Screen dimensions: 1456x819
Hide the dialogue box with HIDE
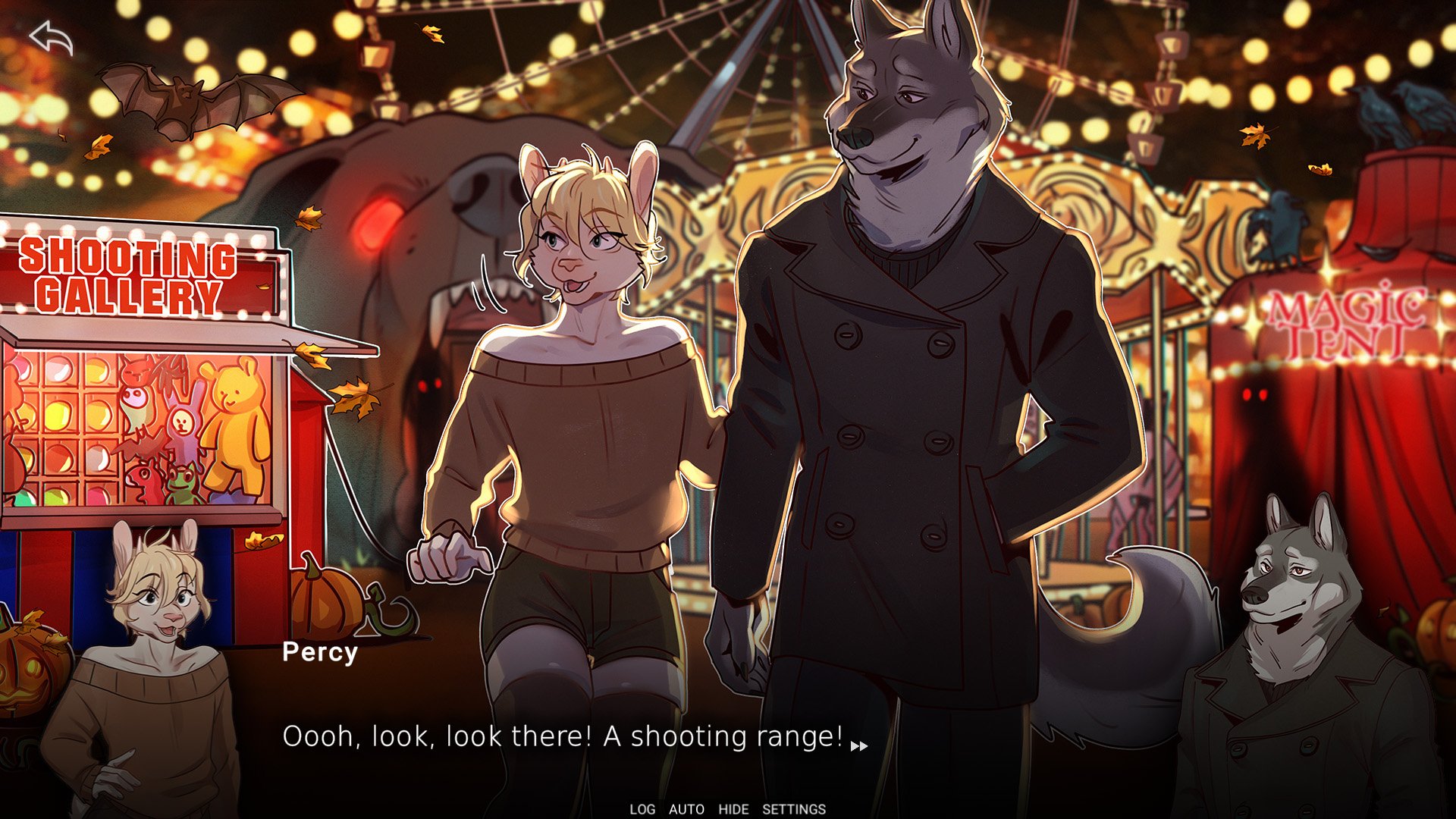(733, 809)
